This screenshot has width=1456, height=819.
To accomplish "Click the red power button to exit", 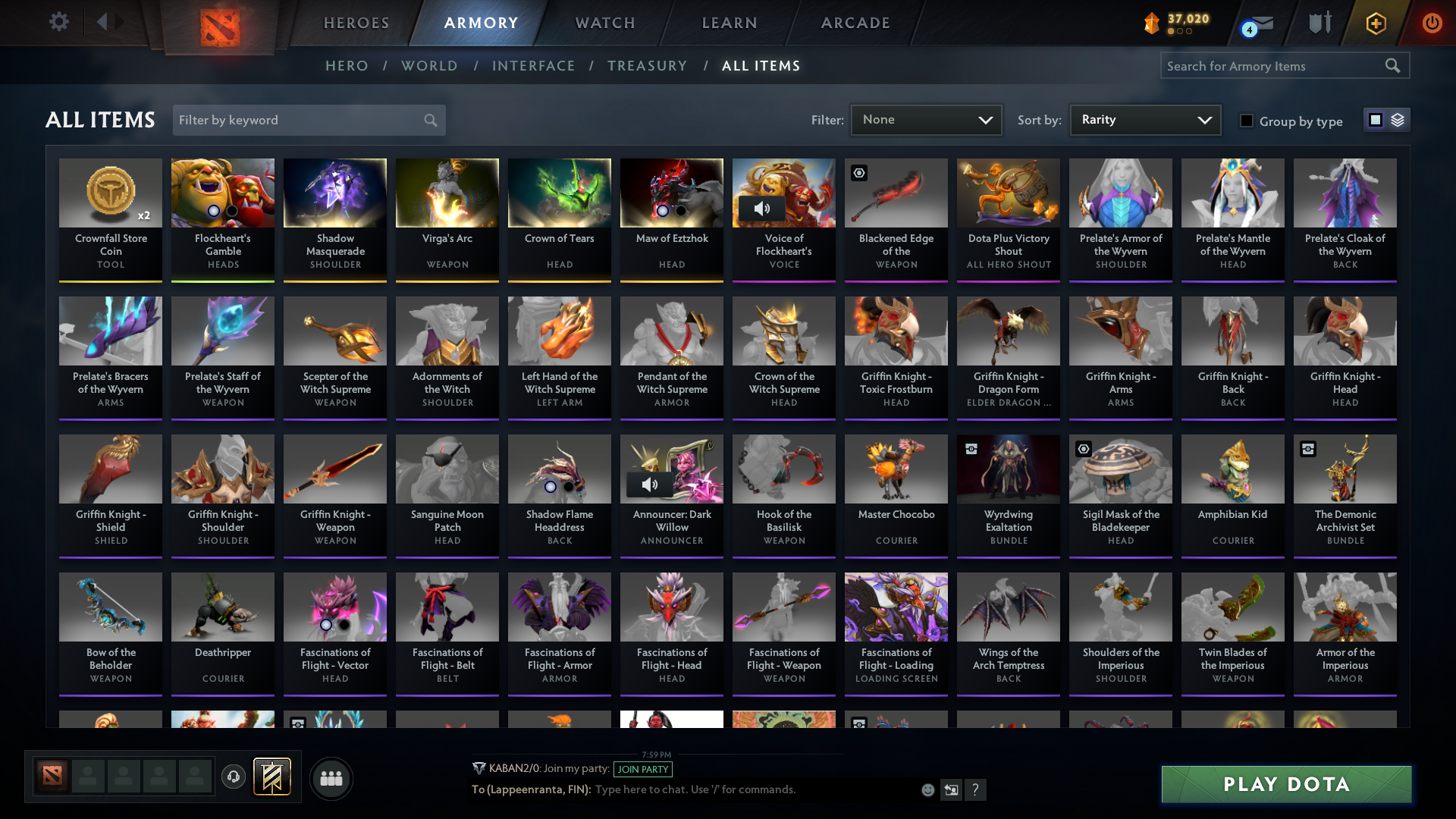I will coord(1432,23).
